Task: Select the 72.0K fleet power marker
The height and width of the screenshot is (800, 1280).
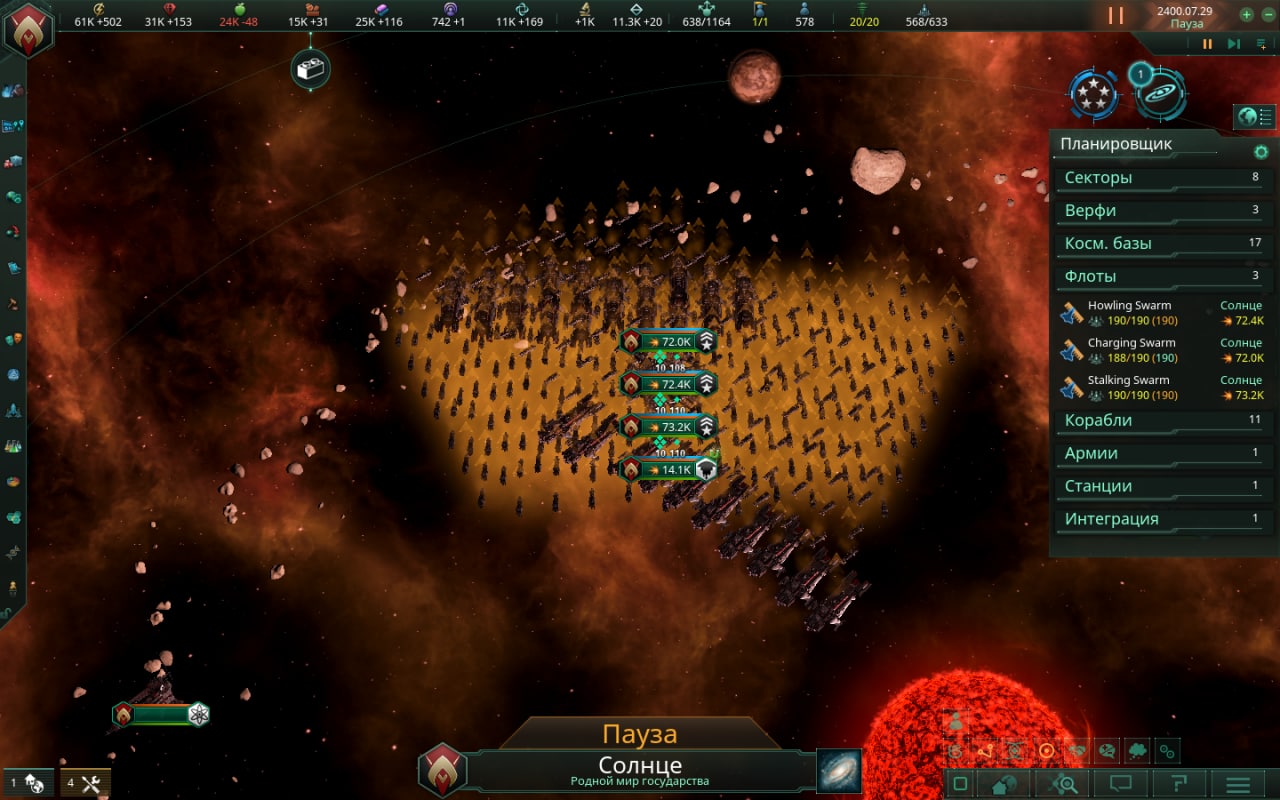Action: click(x=667, y=342)
